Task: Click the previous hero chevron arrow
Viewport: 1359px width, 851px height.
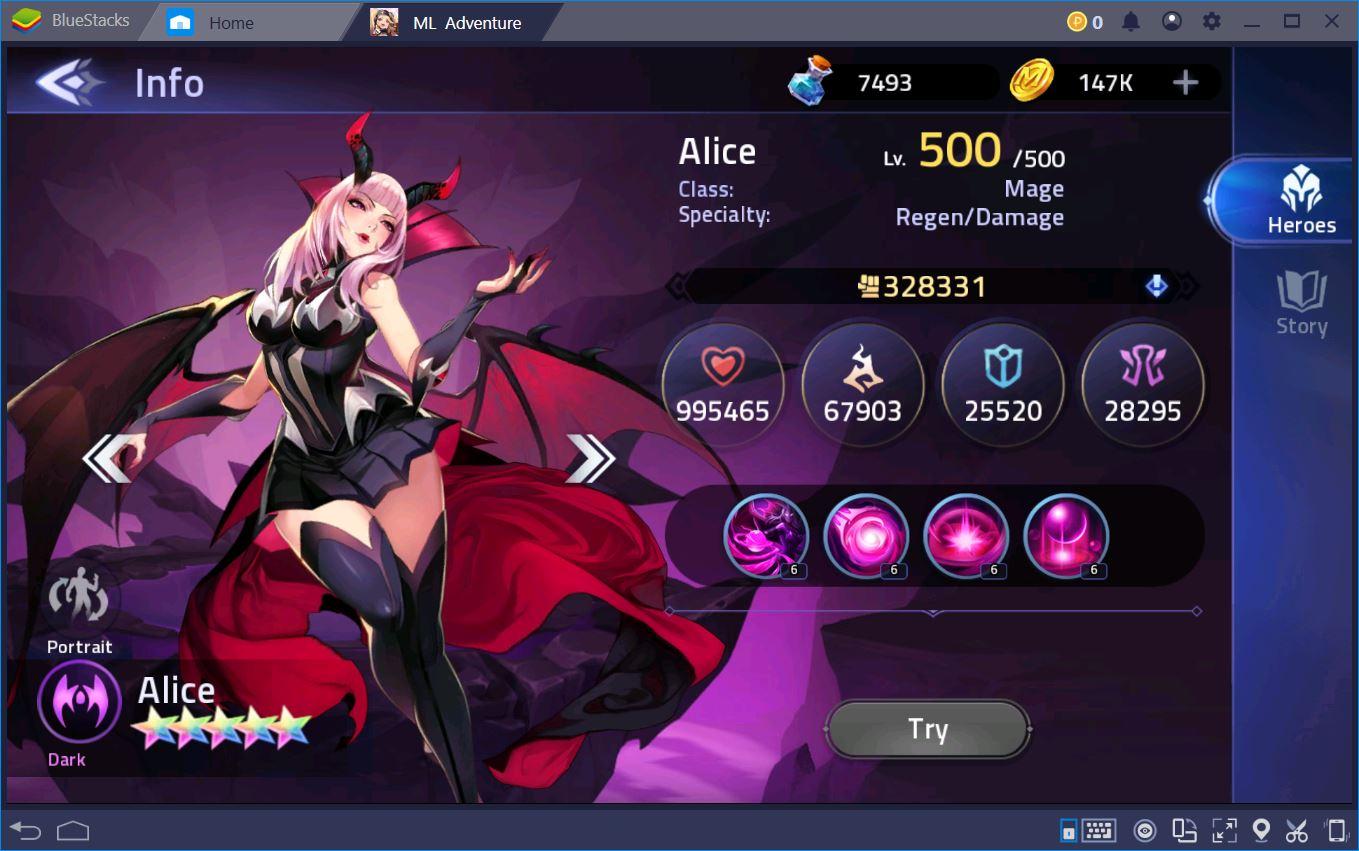Action: coord(110,457)
